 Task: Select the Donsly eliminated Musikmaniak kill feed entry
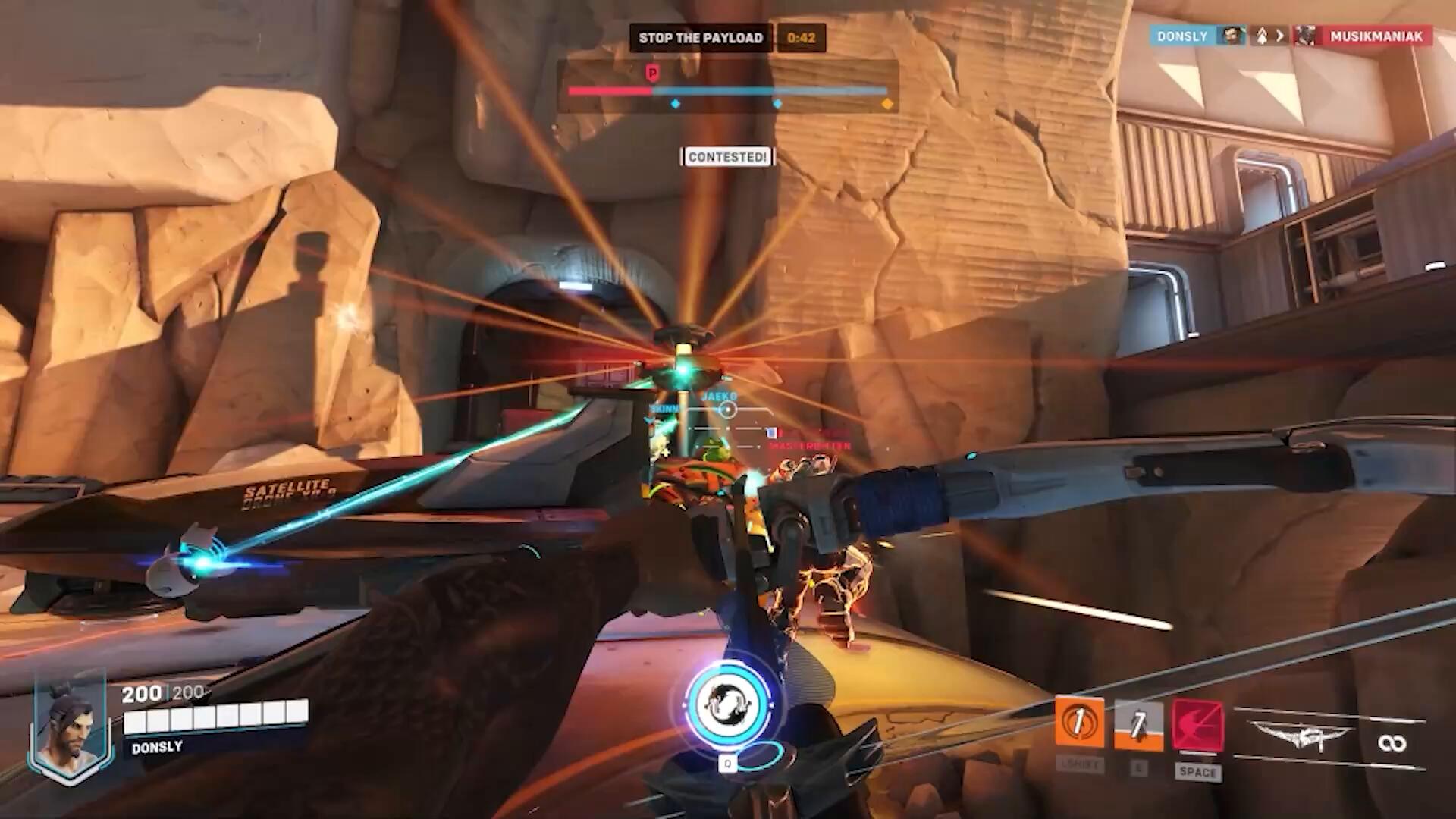tap(1291, 36)
